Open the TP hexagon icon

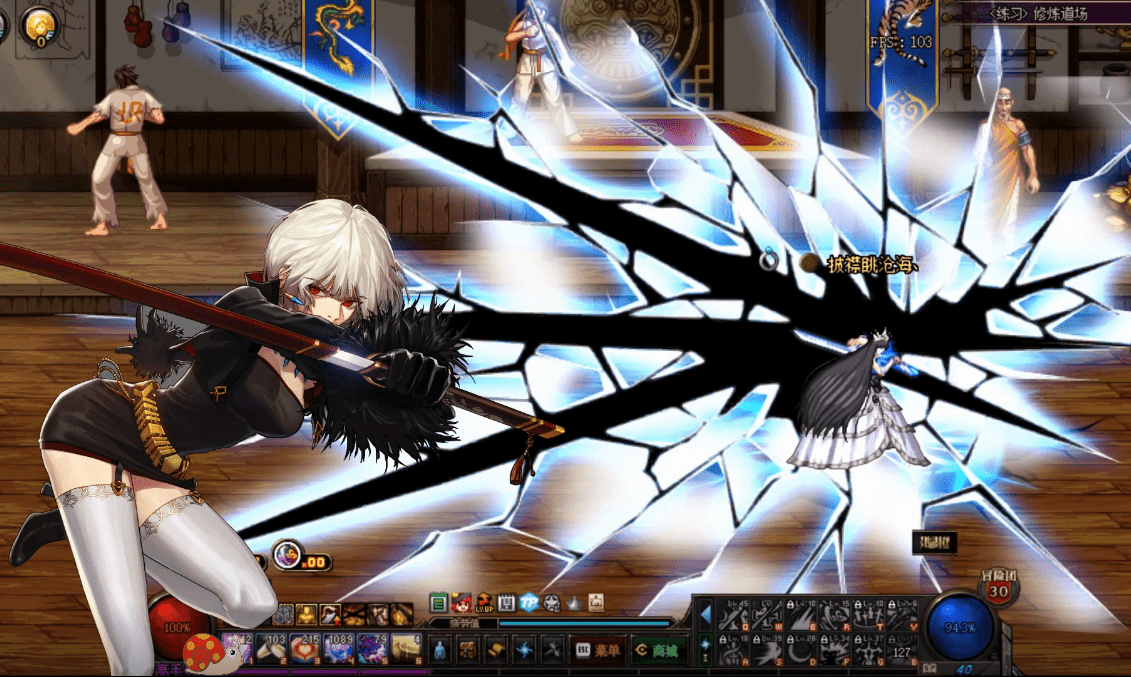pos(529,603)
